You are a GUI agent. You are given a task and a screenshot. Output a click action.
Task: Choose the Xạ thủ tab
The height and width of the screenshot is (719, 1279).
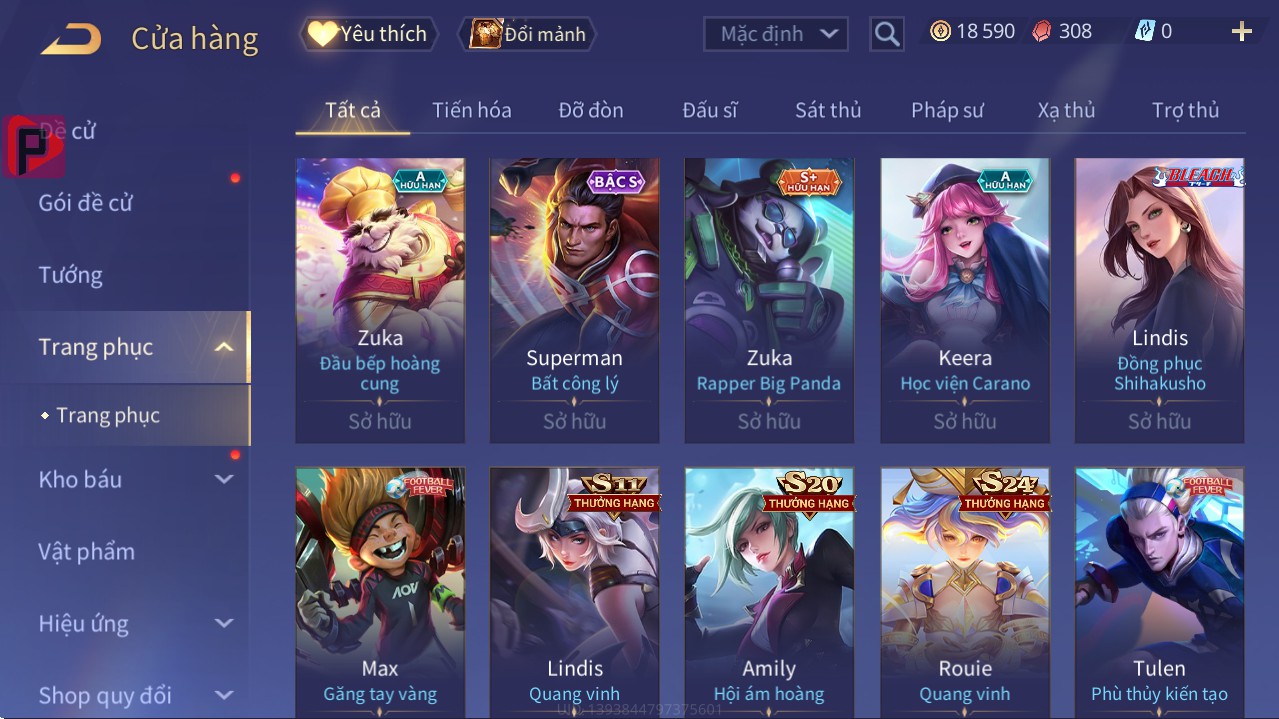(x=1066, y=110)
